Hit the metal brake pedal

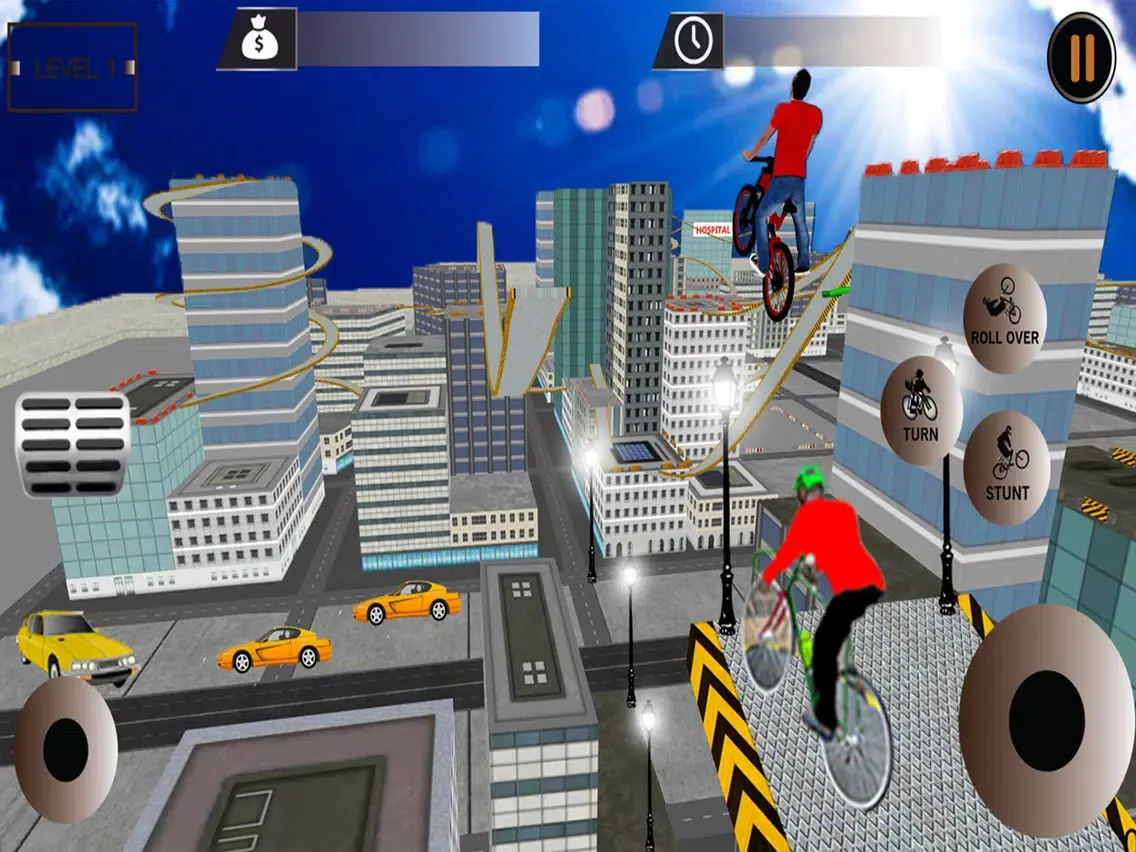[73, 444]
